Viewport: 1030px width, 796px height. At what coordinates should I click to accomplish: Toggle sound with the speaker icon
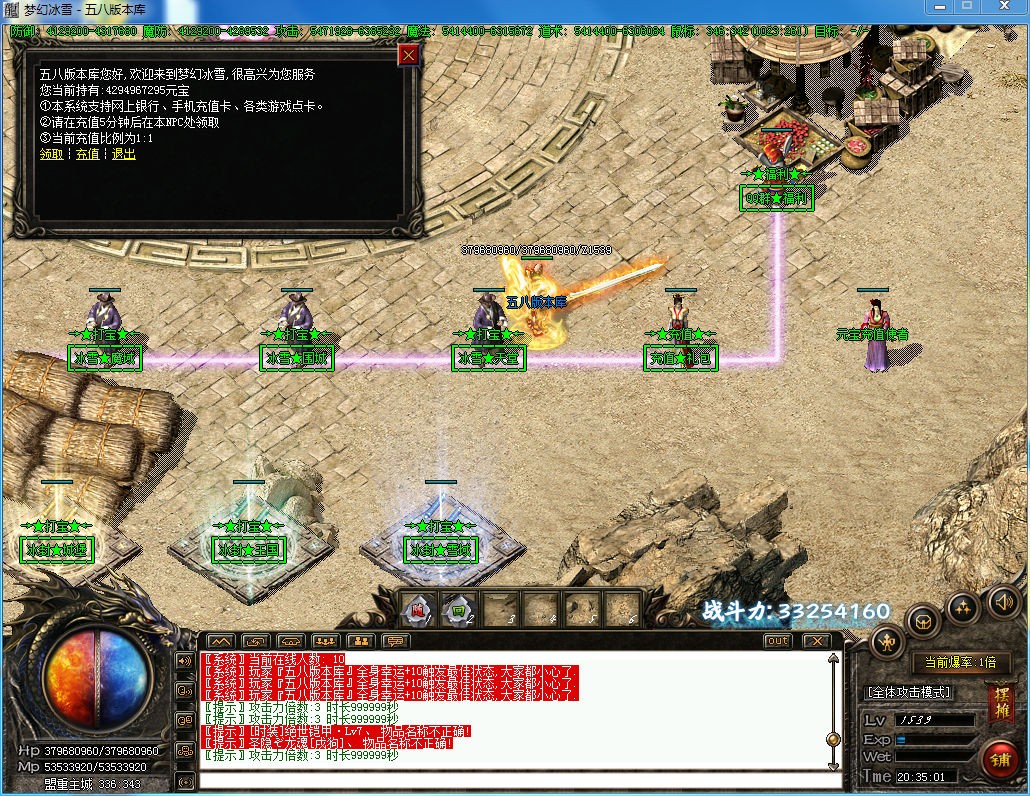coord(1003,601)
